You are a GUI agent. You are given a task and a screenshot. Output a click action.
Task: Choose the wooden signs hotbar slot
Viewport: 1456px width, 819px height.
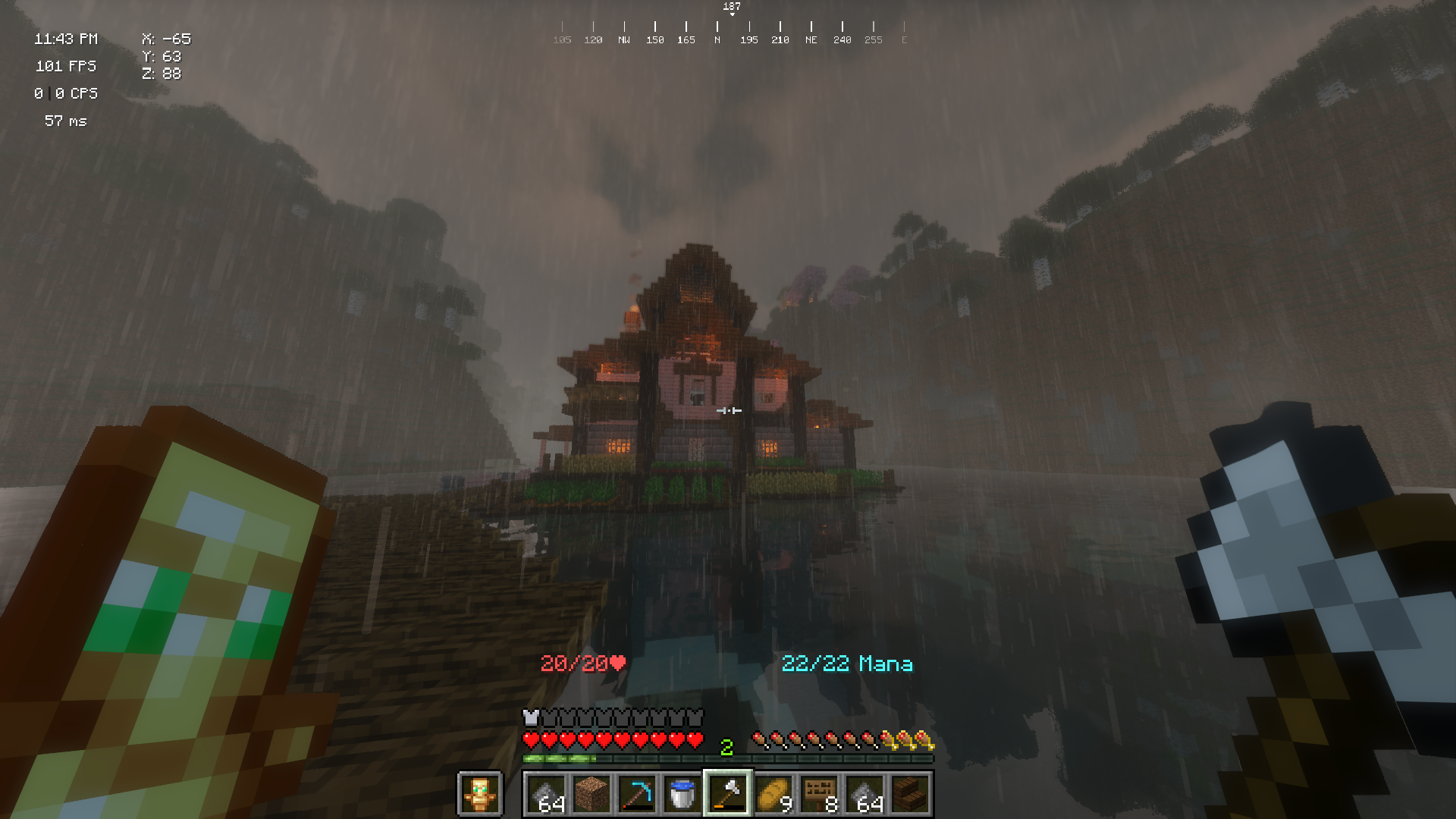point(819,794)
